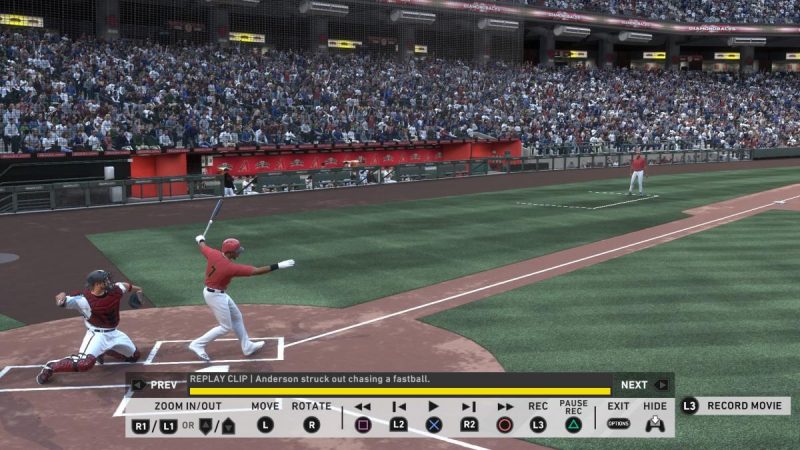Screen dimensions: 800x450
Task: Select the RECORD MOVIE option
Action: pos(736,406)
